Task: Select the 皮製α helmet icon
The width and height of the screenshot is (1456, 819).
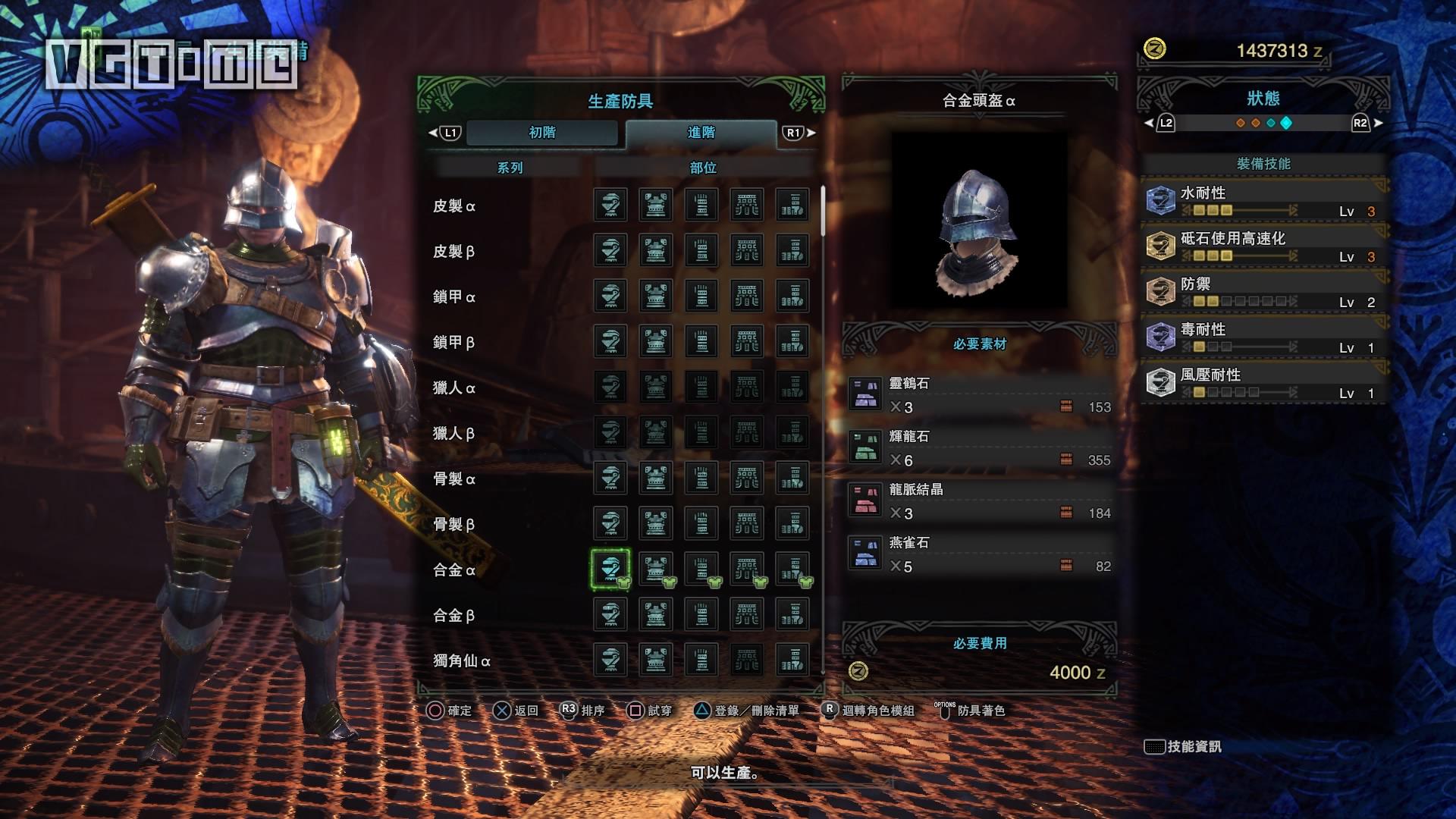Action: coord(610,205)
